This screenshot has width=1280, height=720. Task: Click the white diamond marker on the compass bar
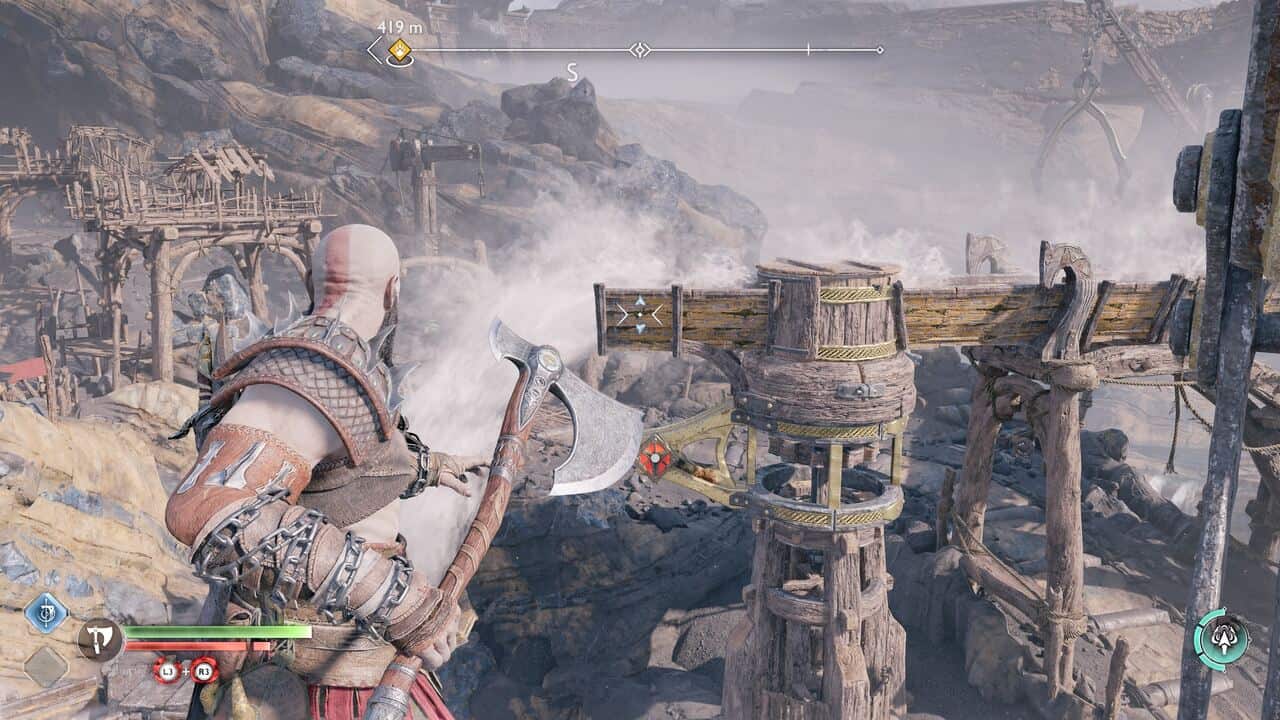click(x=640, y=50)
